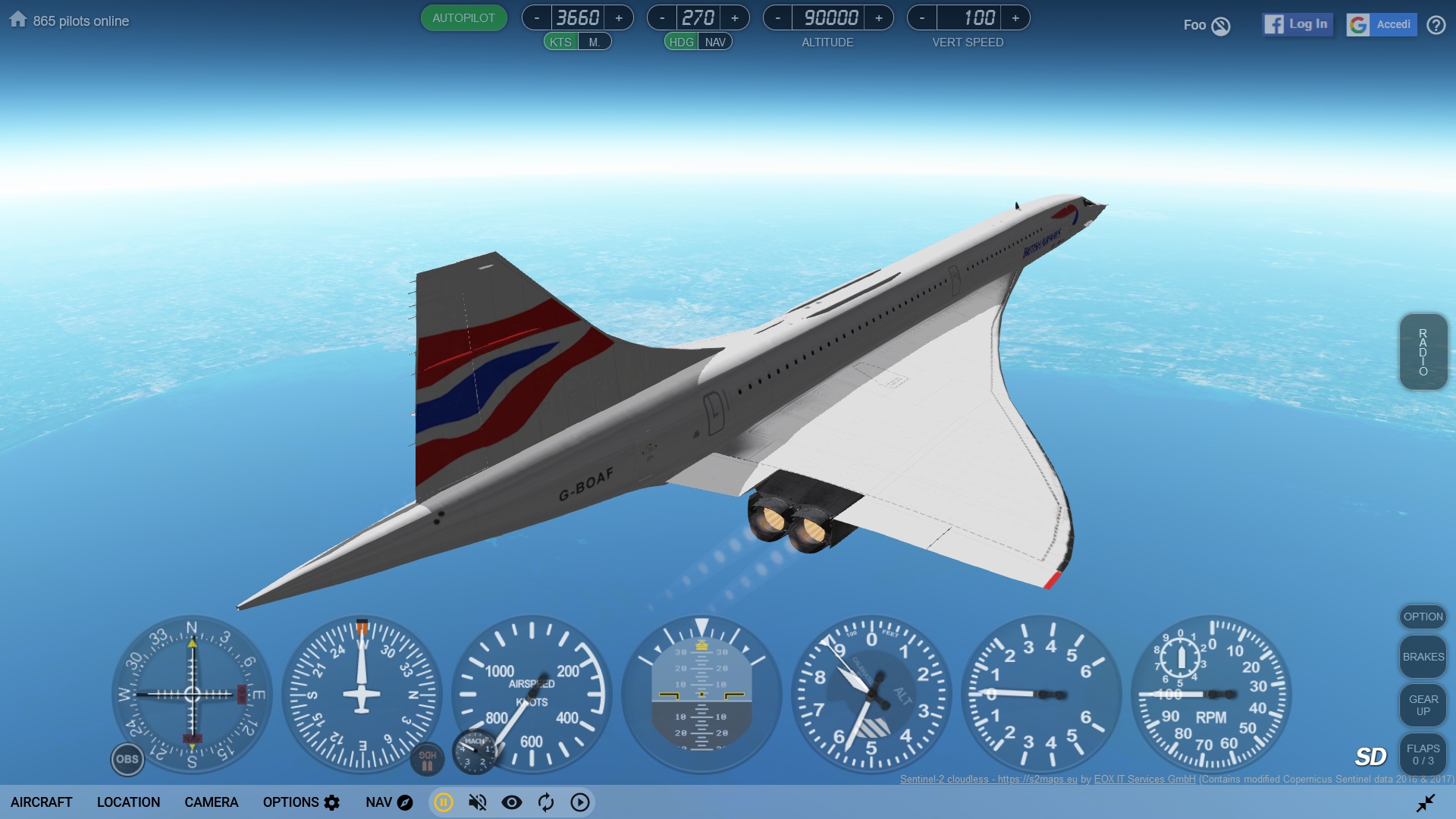The height and width of the screenshot is (819, 1456).
Task: Toggle the landing GEAR UP button
Action: (x=1423, y=705)
